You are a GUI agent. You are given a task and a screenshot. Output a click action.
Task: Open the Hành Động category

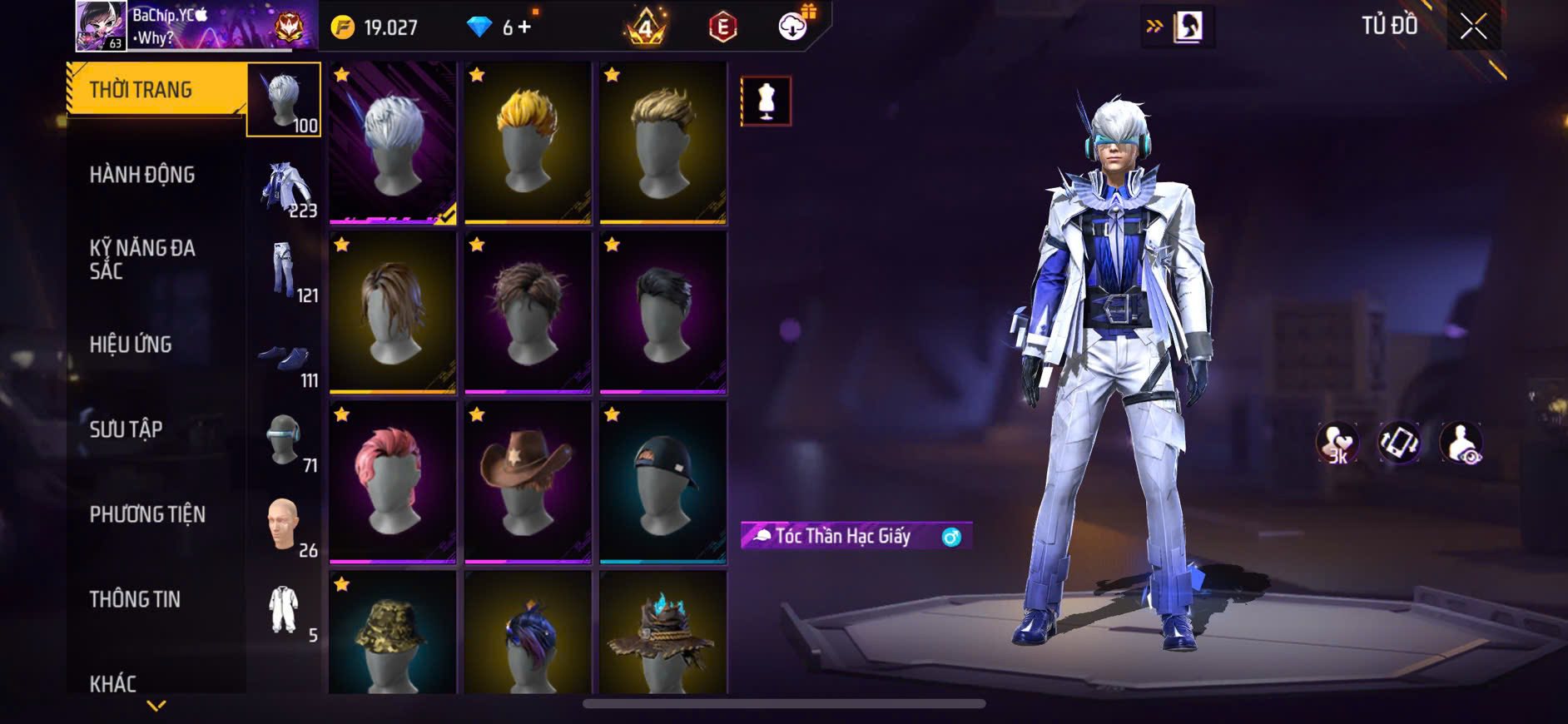142,175
